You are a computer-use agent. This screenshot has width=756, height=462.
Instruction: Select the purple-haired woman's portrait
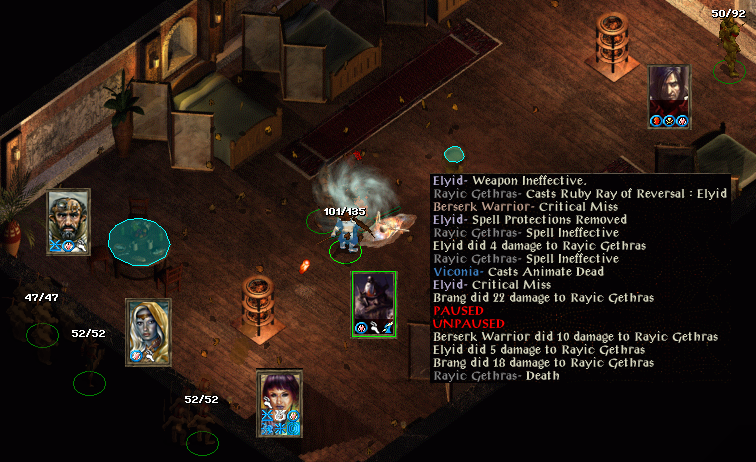tap(280, 399)
